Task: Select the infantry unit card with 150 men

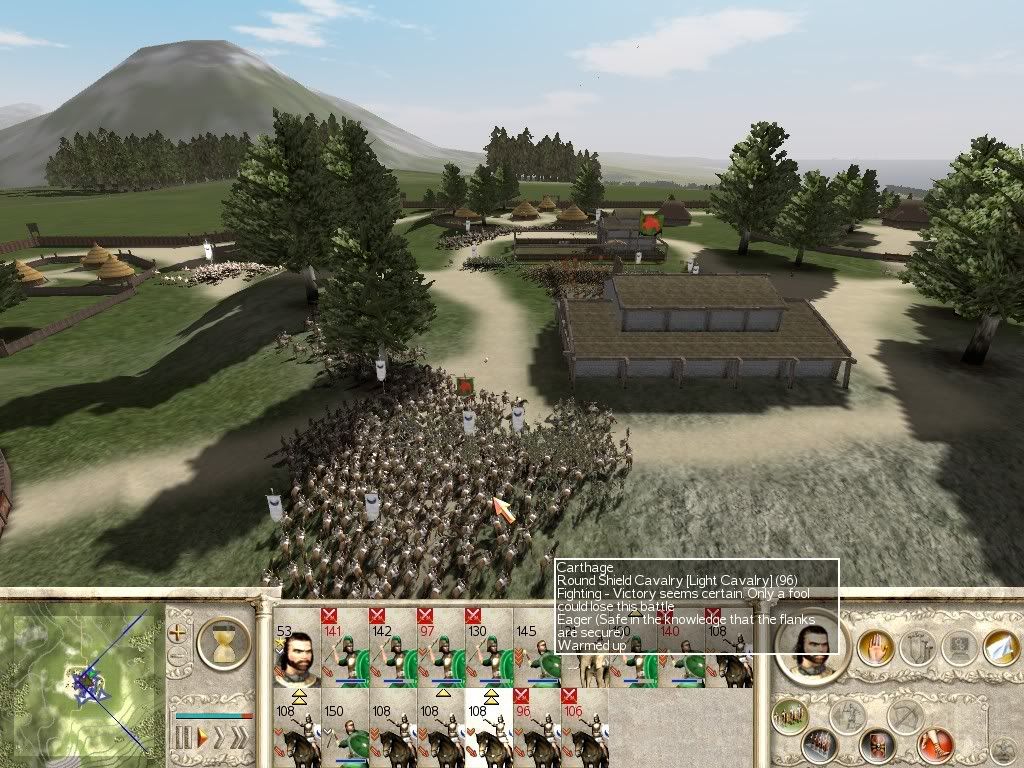Action: [x=345, y=728]
